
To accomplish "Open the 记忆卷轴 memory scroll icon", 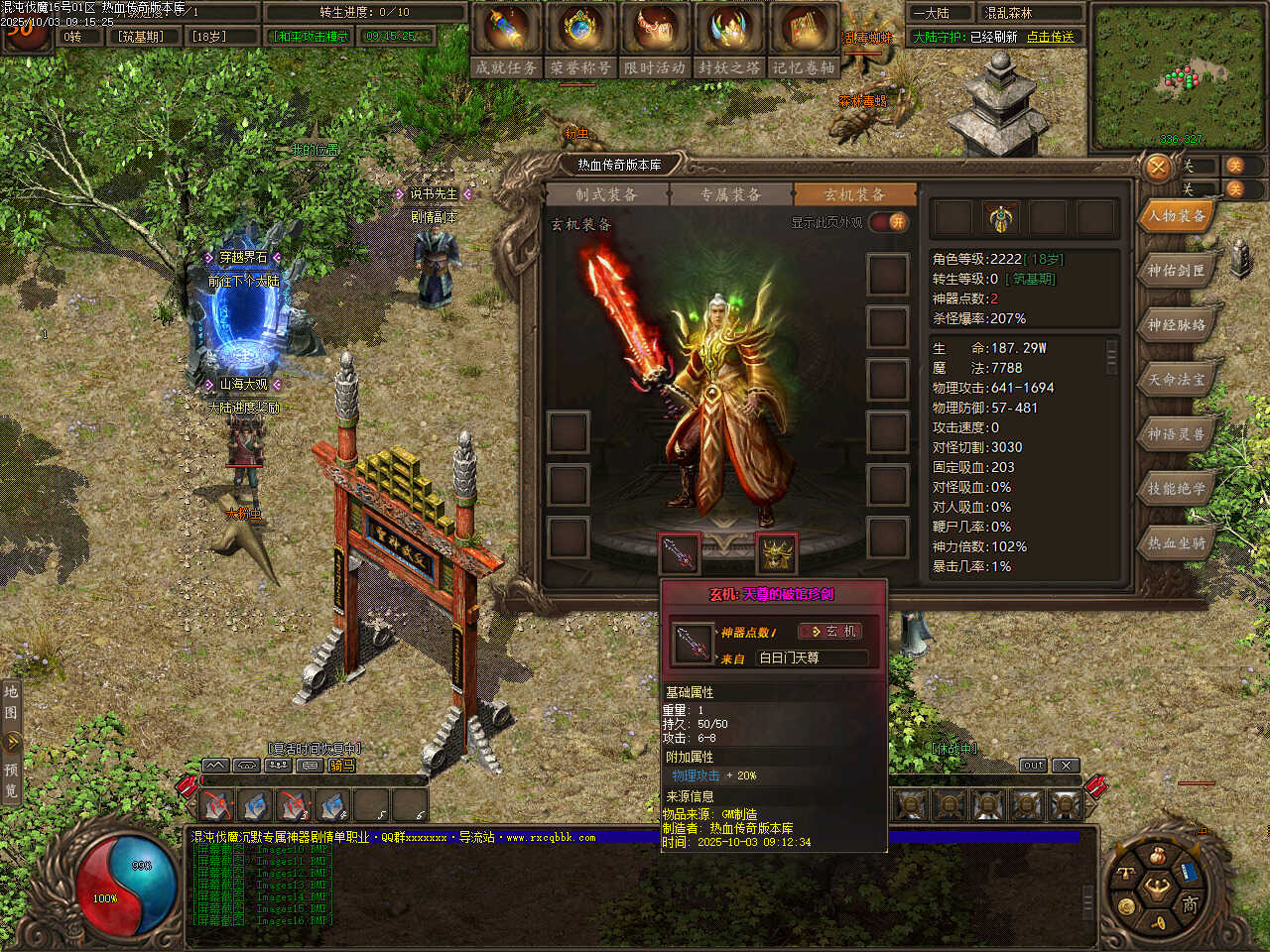I will [x=804, y=30].
